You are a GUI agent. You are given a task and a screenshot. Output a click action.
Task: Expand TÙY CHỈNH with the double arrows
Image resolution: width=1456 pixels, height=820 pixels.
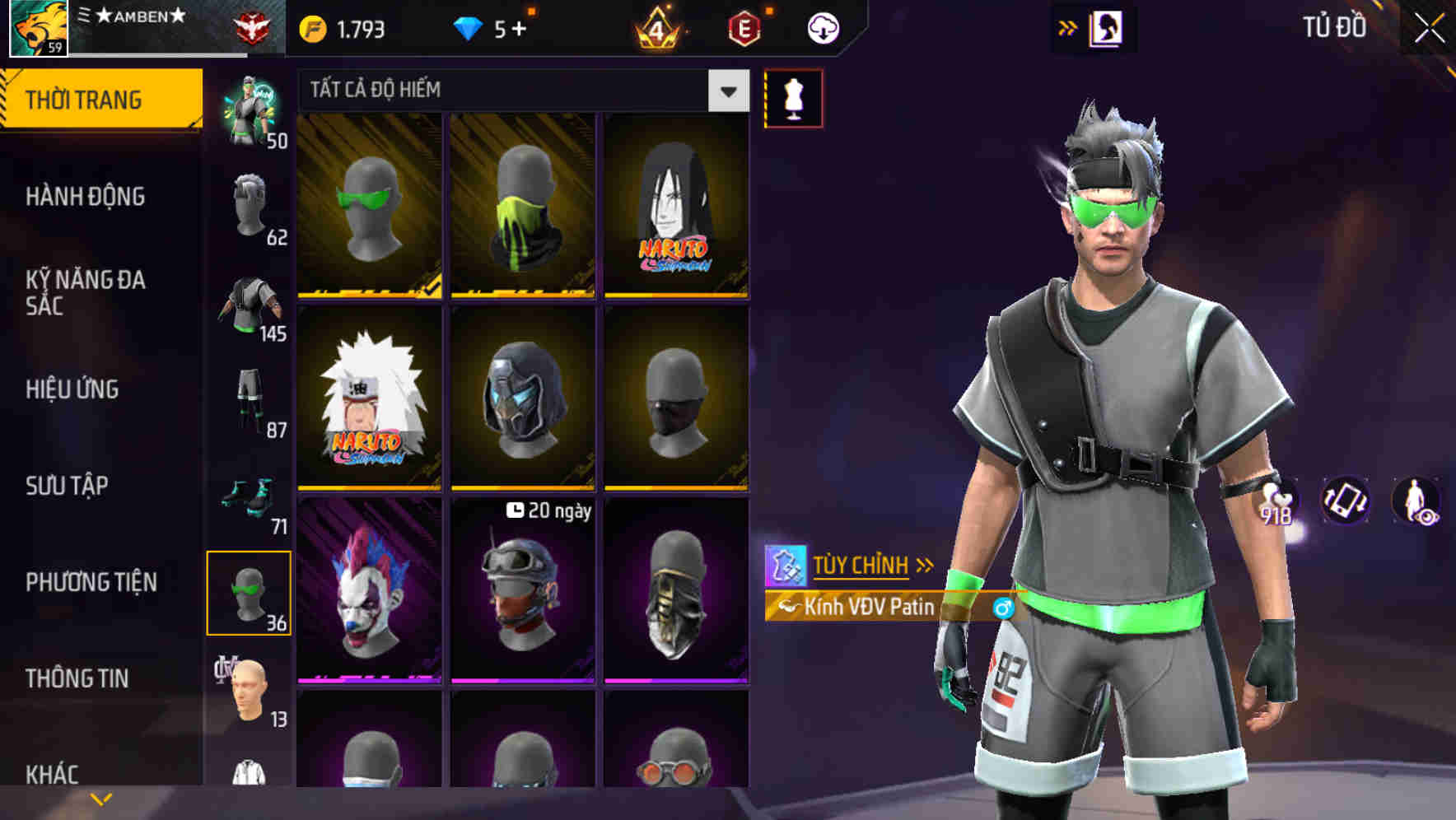(924, 565)
